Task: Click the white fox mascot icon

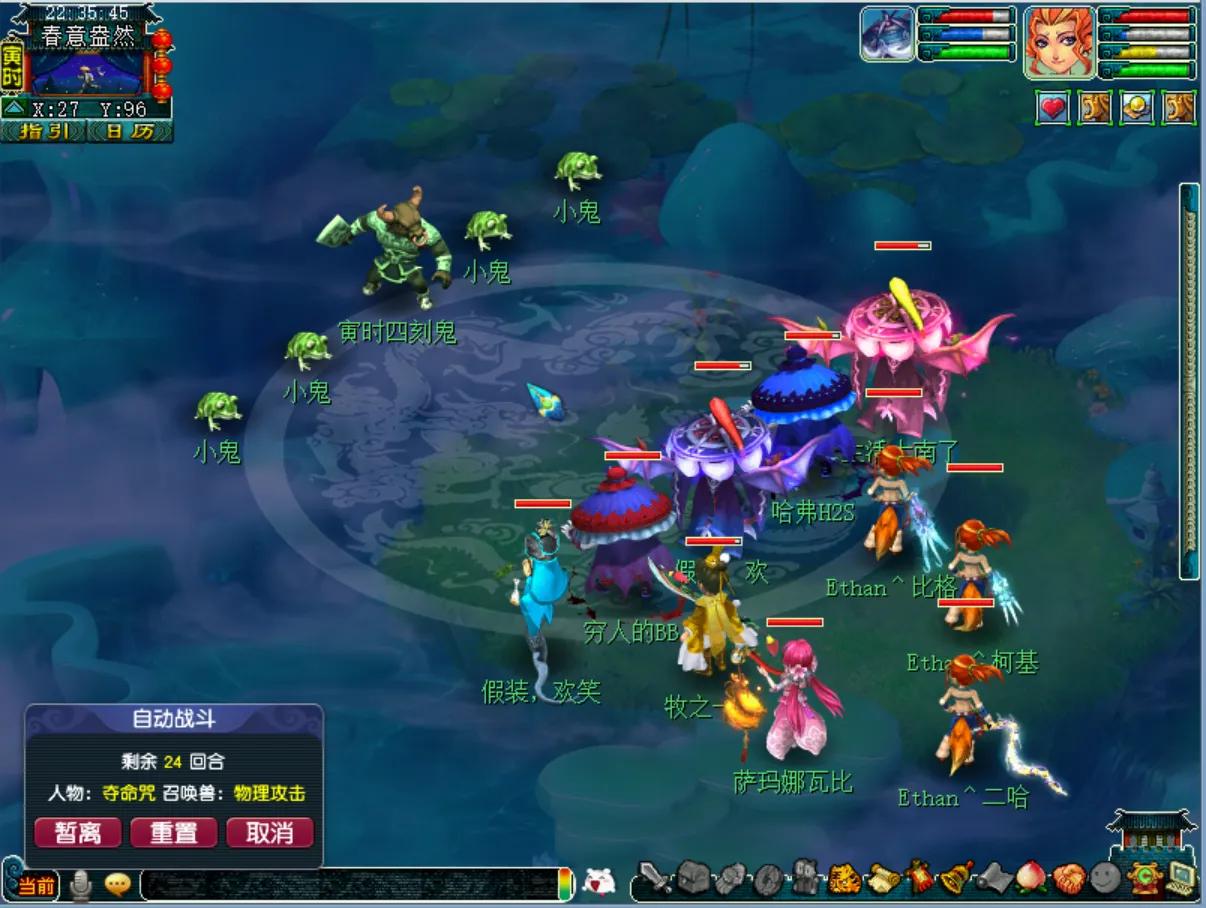Action: point(598,882)
